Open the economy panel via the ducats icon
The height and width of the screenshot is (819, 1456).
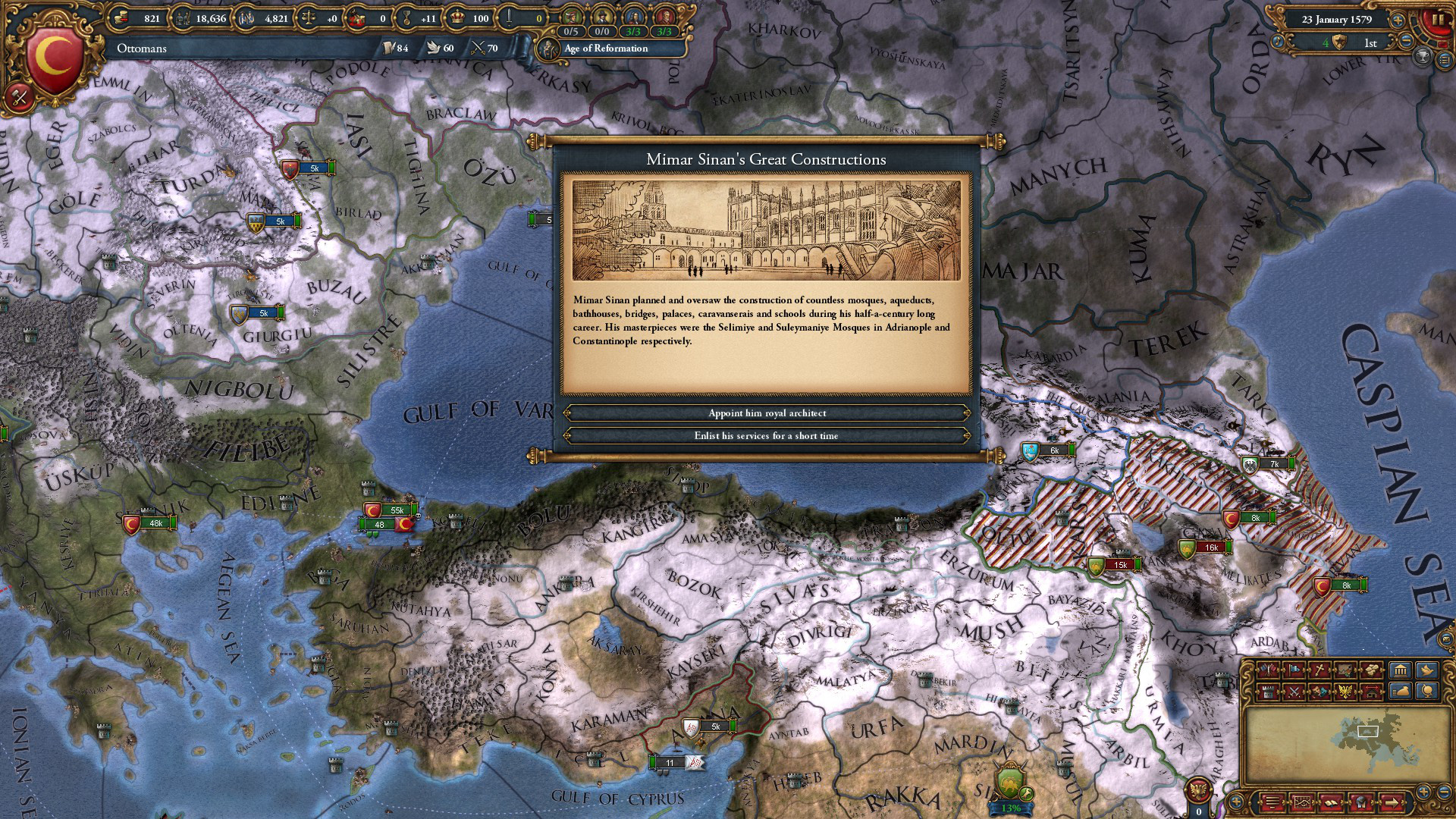121,17
